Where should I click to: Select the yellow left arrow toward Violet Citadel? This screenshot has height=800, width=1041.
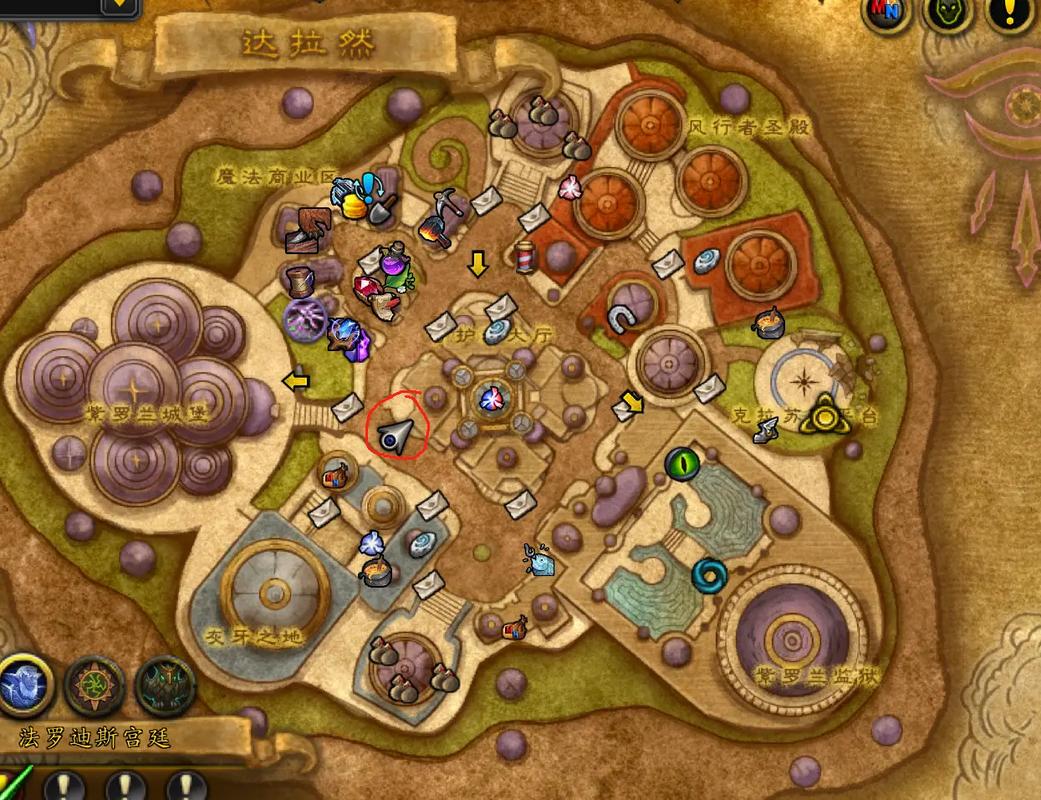pos(295,380)
